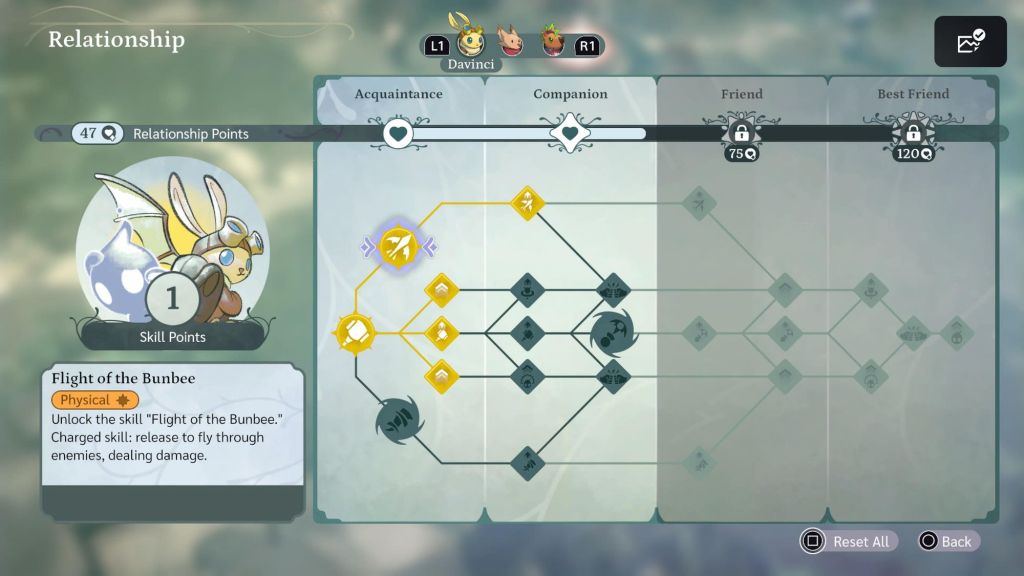
Task: Select the gold circular root skill node
Action: pyautogui.click(x=355, y=331)
